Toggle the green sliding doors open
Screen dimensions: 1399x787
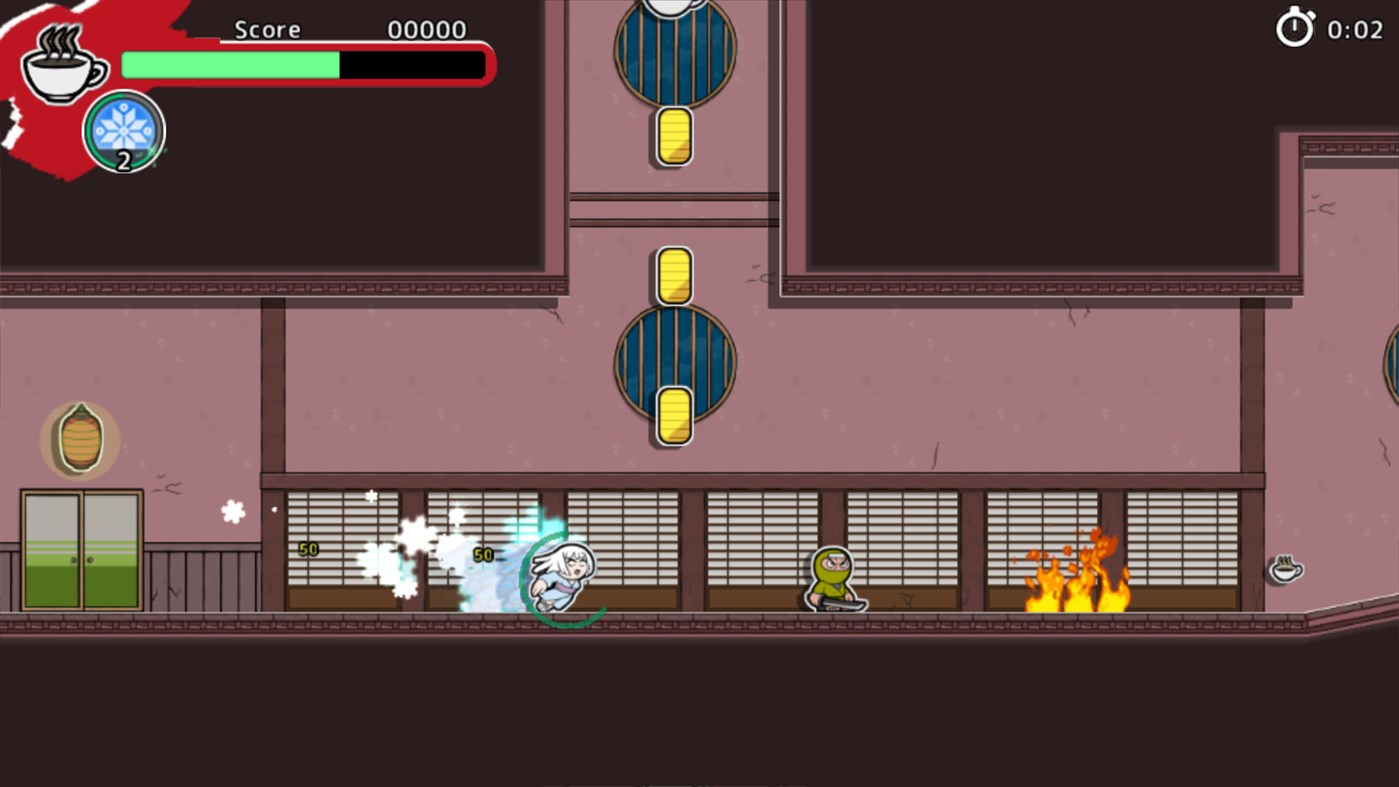[x=80, y=550]
